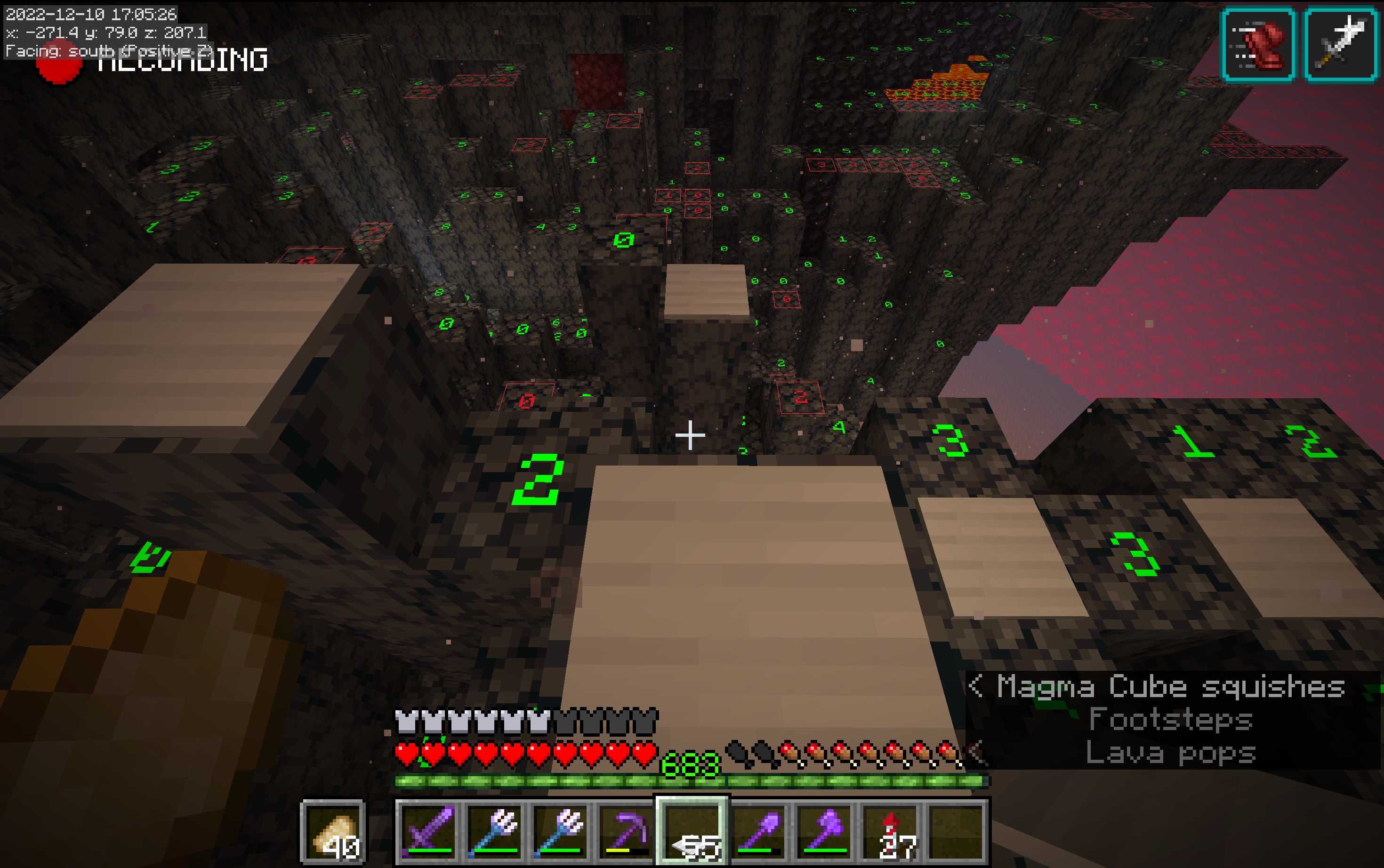
Task: Equip the enchanted axe from the hotbar
Action: click(825, 831)
